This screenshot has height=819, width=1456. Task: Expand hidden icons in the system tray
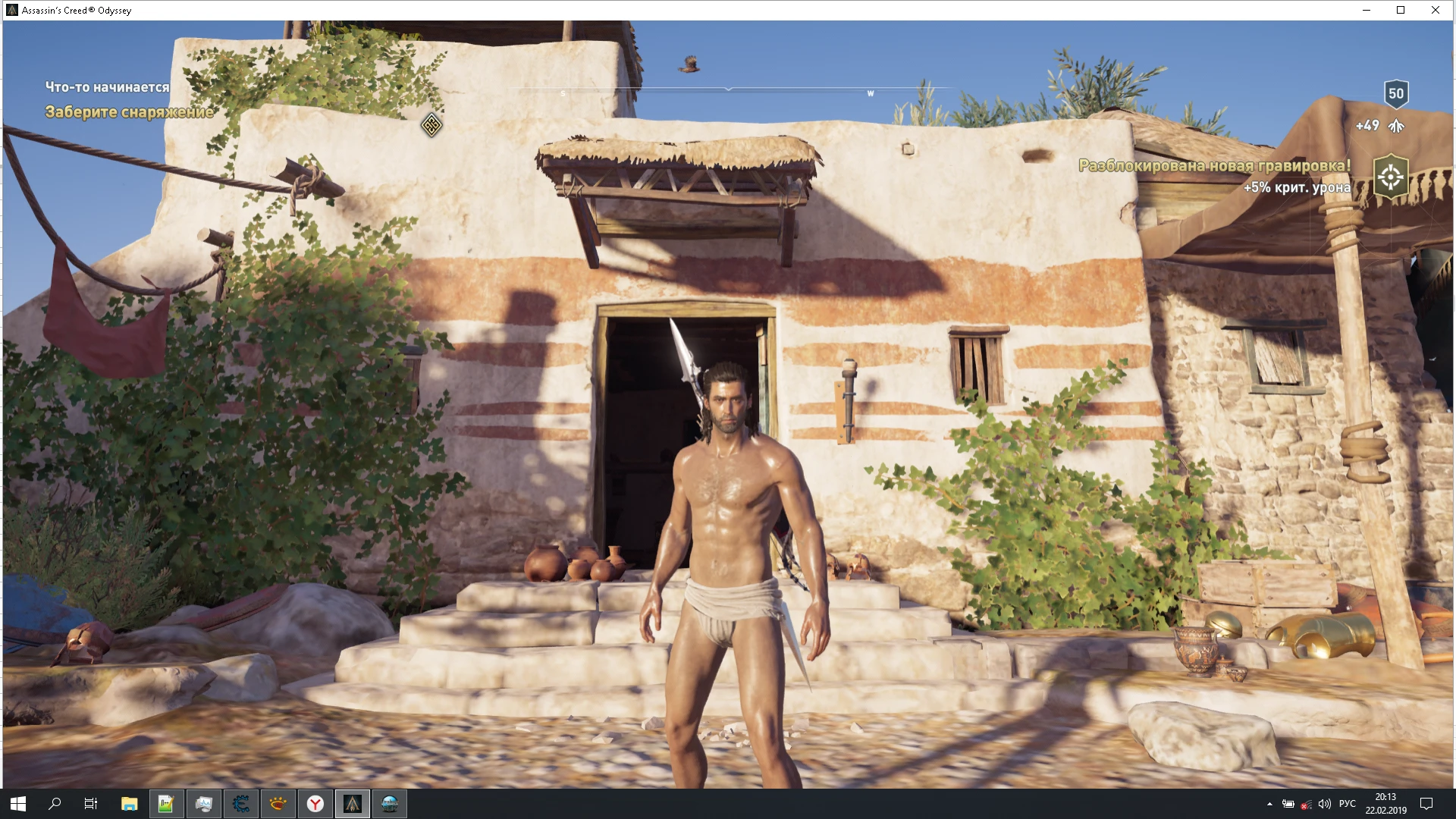[1269, 804]
